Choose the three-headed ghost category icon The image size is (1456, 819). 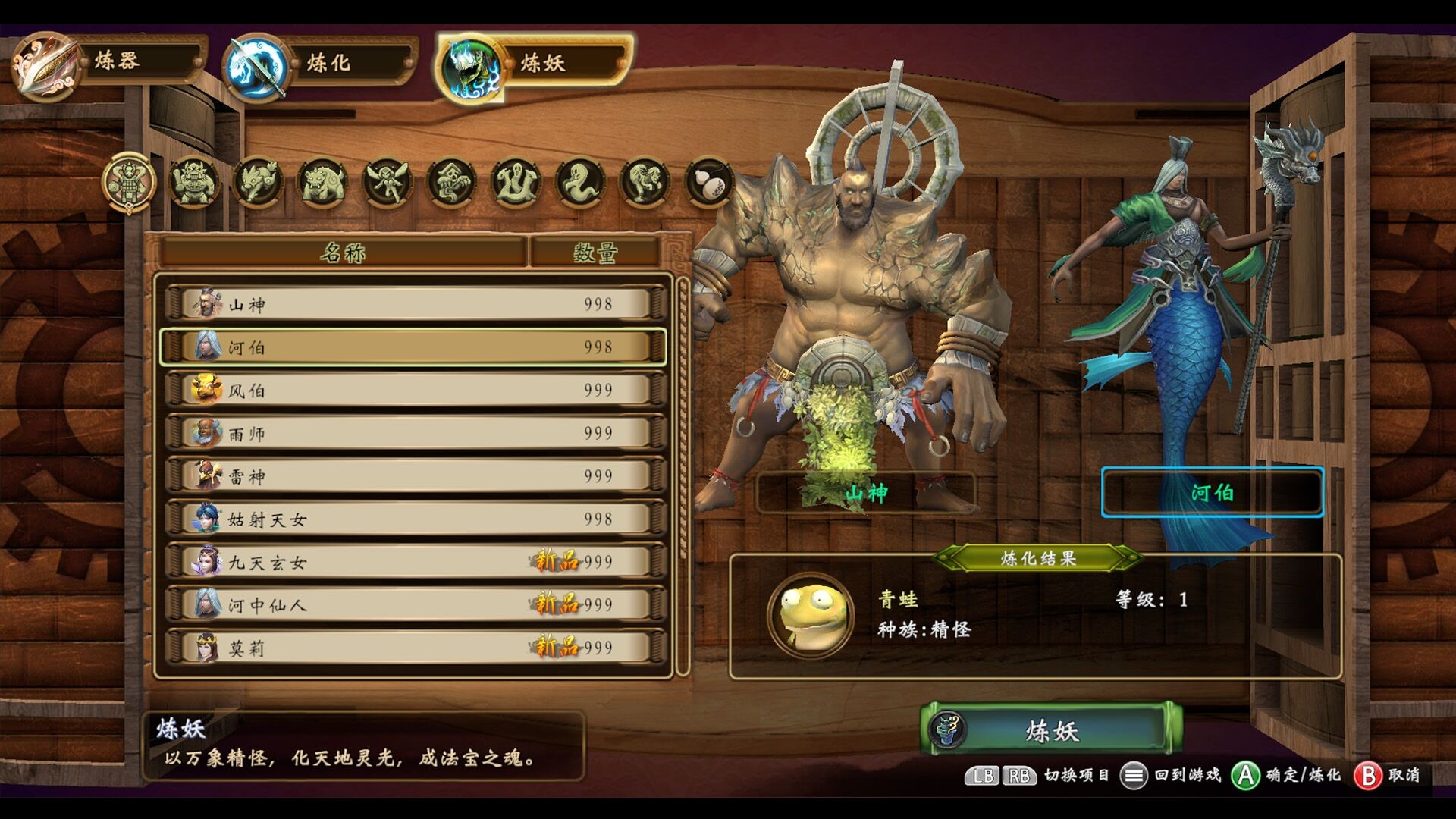pos(516,183)
